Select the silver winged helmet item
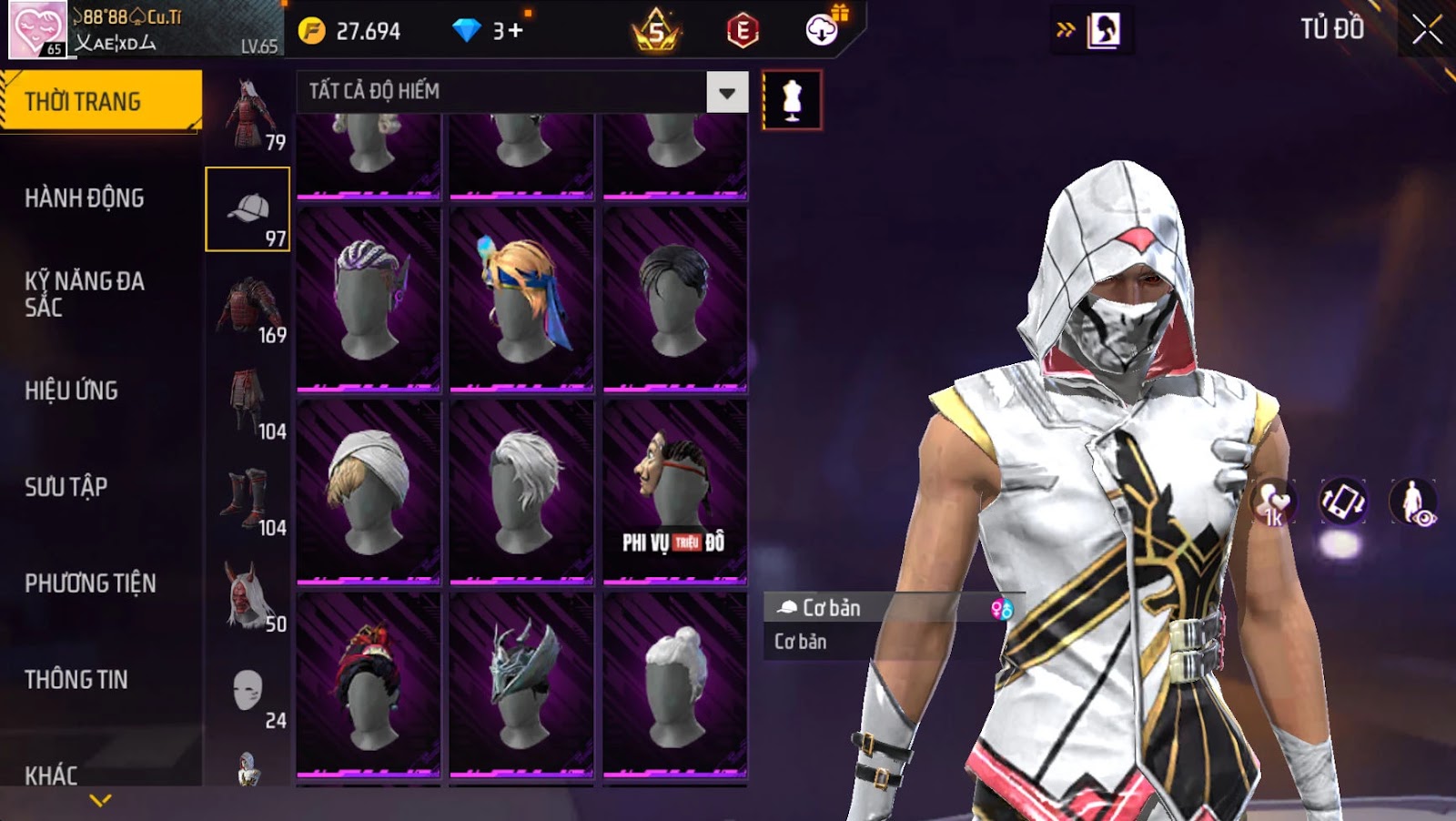Image resolution: width=1456 pixels, height=821 pixels. pyautogui.click(x=521, y=684)
